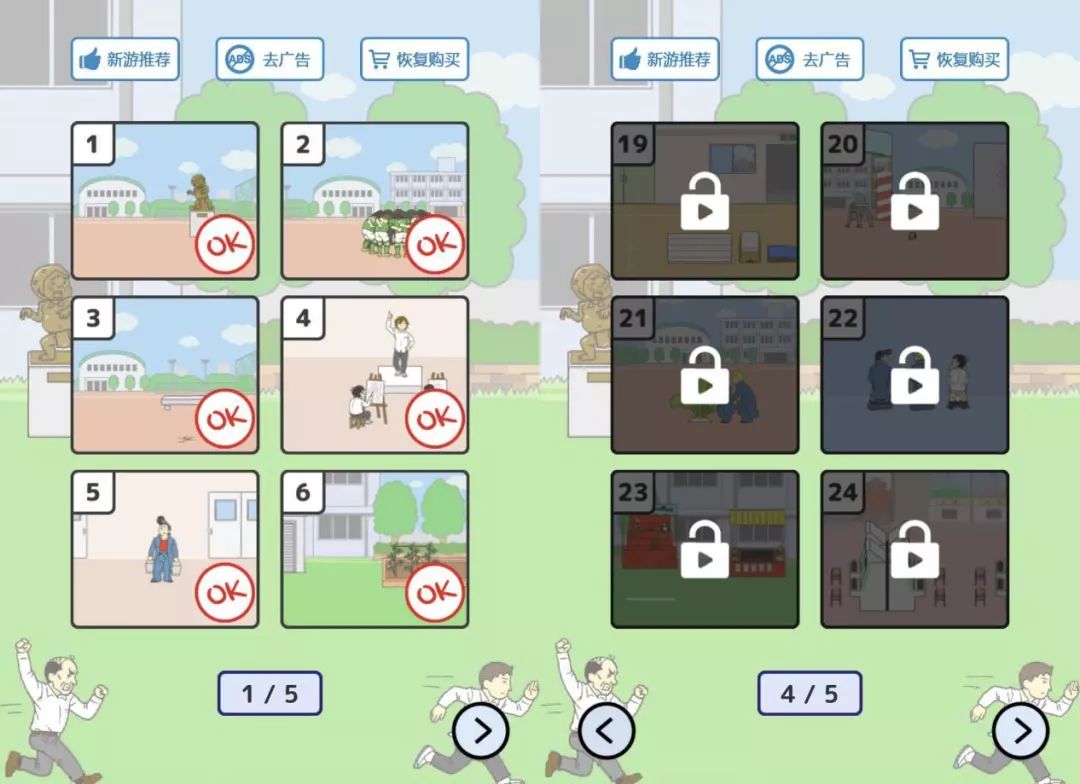Unlock level 23 by watching video
This screenshot has height=784, width=1080.
(x=705, y=549)
